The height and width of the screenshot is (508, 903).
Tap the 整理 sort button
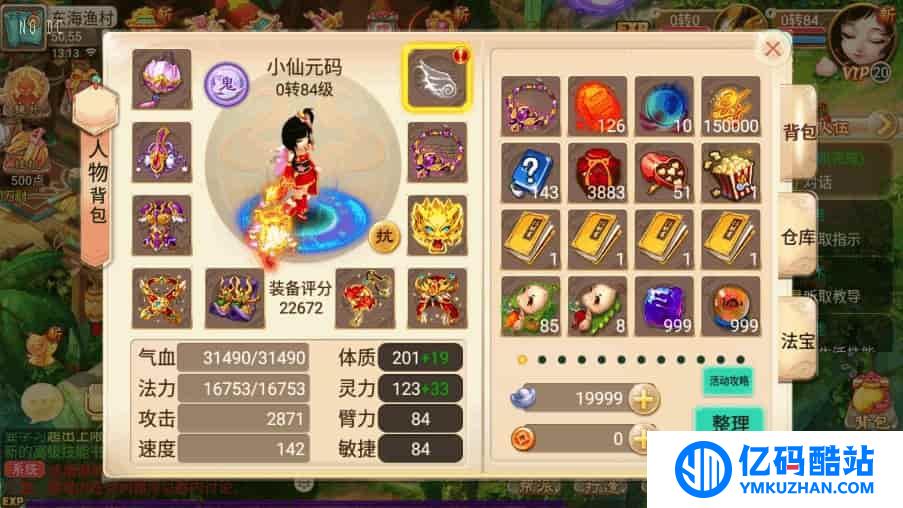[x=730, y=422]
